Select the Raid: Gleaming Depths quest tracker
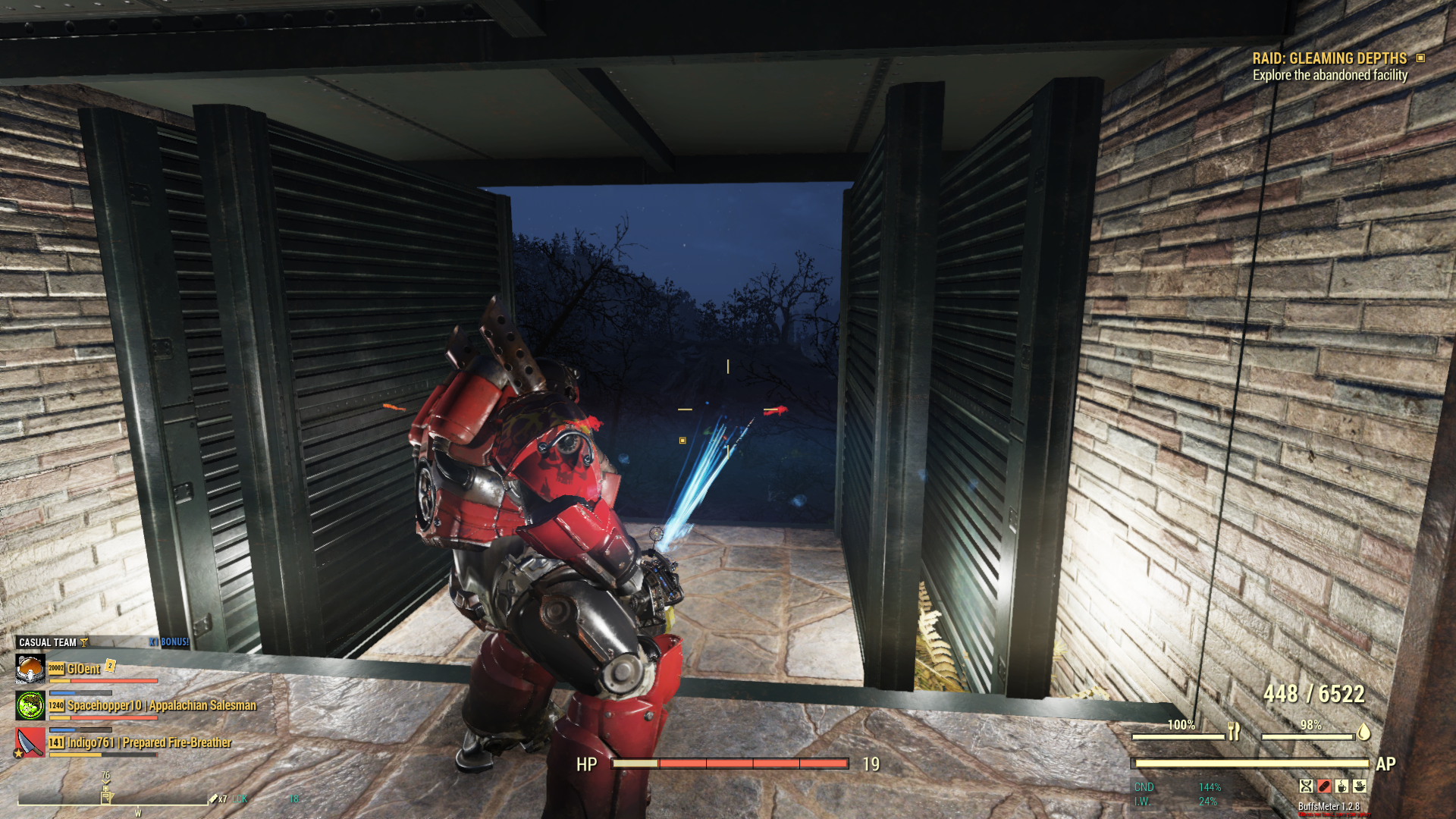The height and width of the screenshot is (819, 1456). (1329, 58)
